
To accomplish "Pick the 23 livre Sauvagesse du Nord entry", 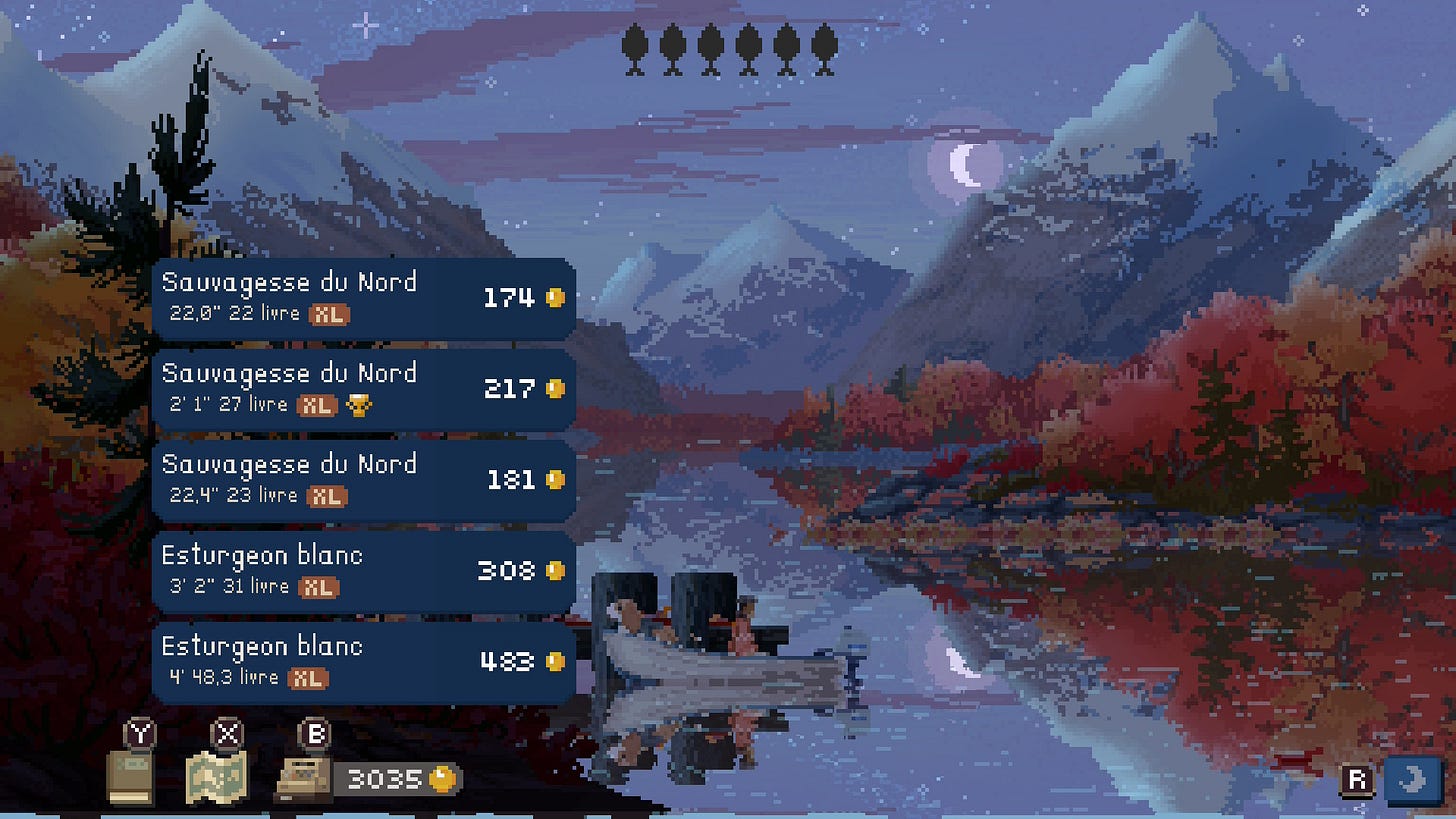I will (363, 480).
